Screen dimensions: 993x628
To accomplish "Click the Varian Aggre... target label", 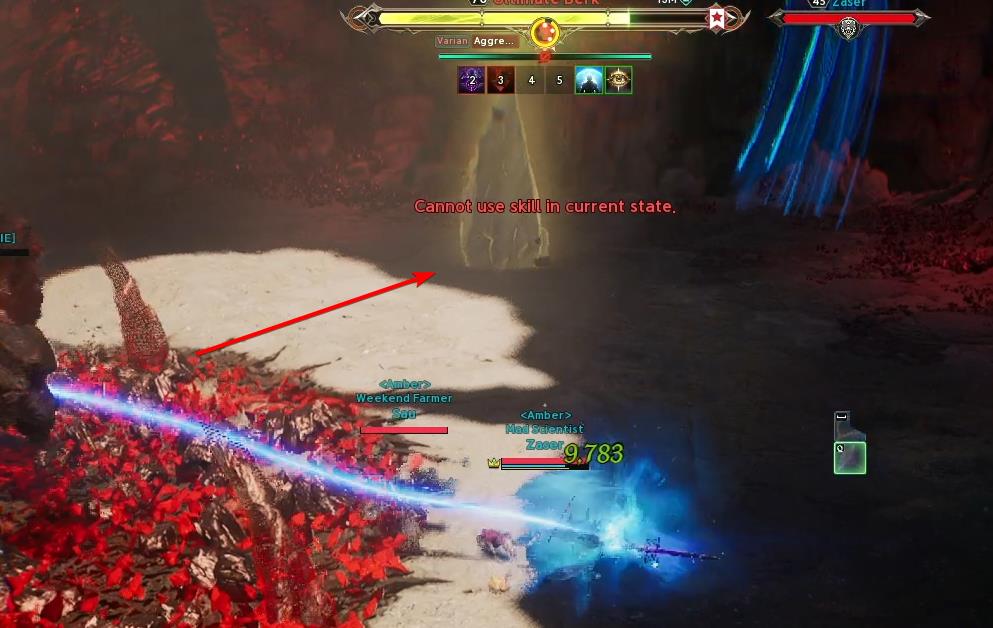I will (477, 41).
